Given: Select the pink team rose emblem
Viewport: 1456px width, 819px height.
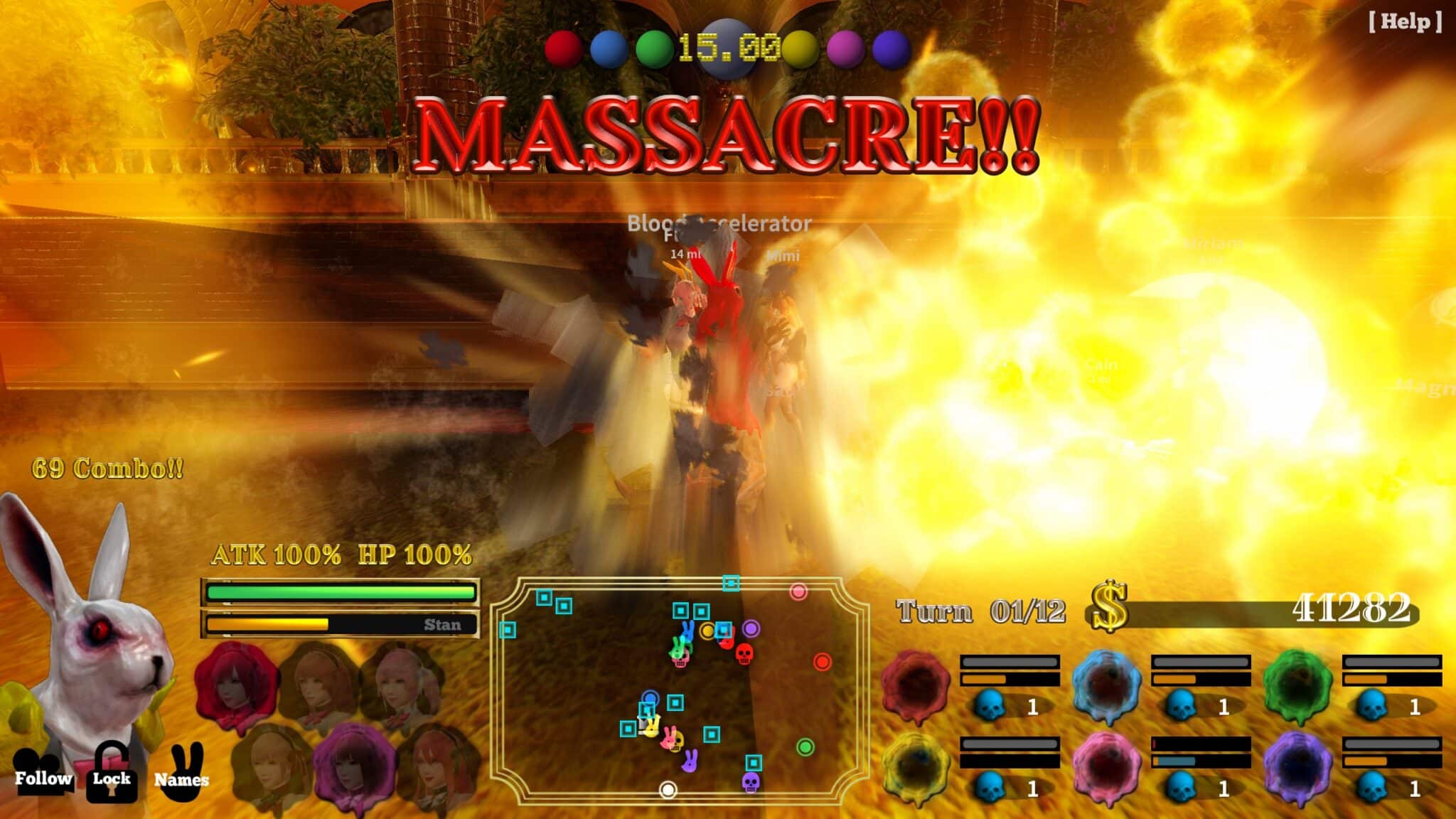Looking at the screenshot, I should pos(1106,768).
